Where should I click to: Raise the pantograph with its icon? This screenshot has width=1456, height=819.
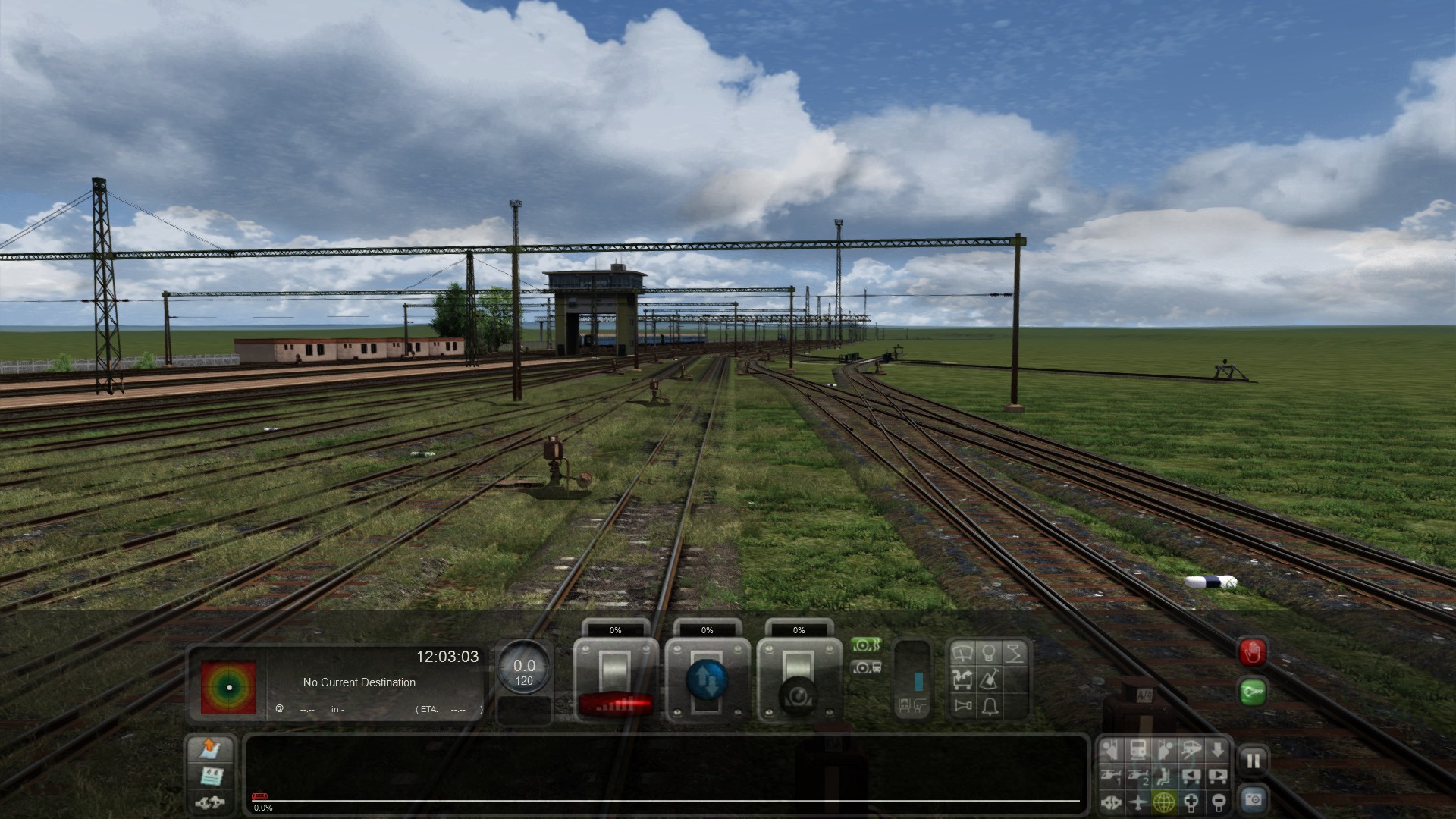tap(1015, 654)
